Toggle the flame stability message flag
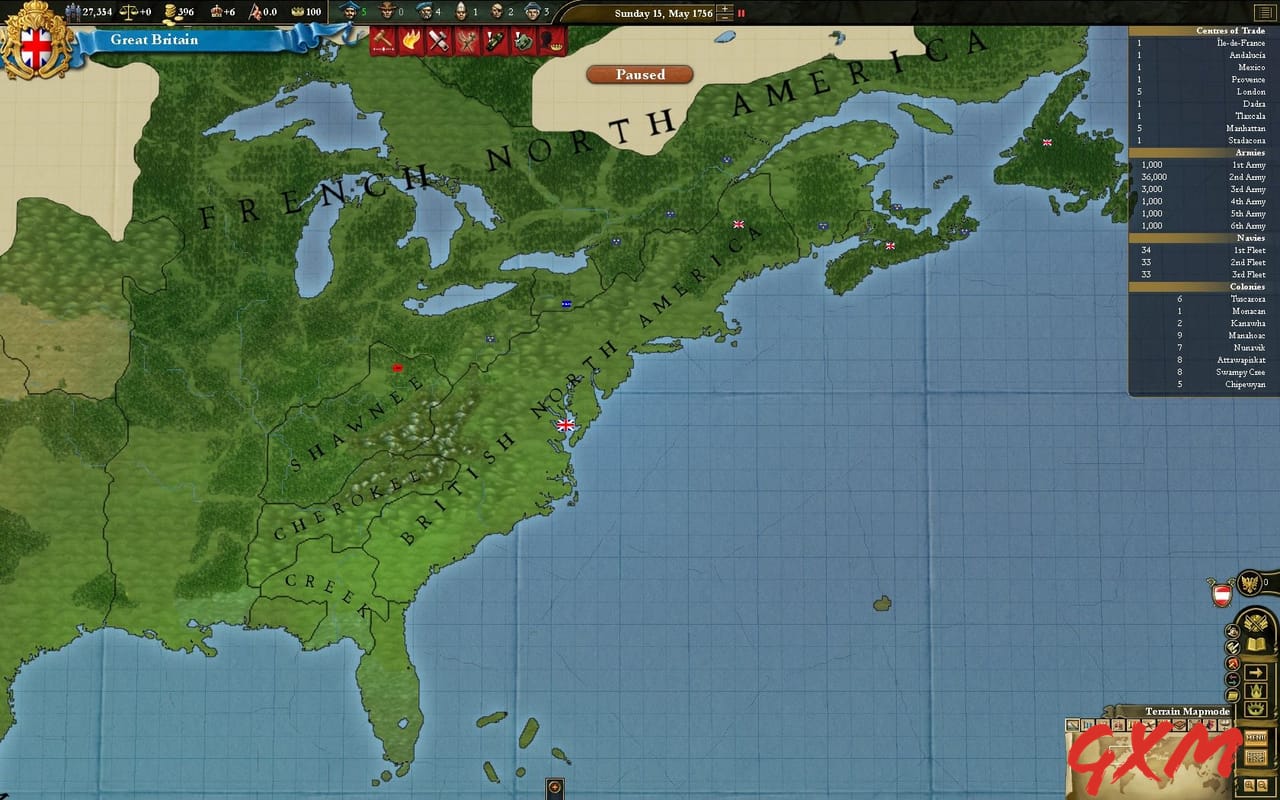 click(412, 42)
